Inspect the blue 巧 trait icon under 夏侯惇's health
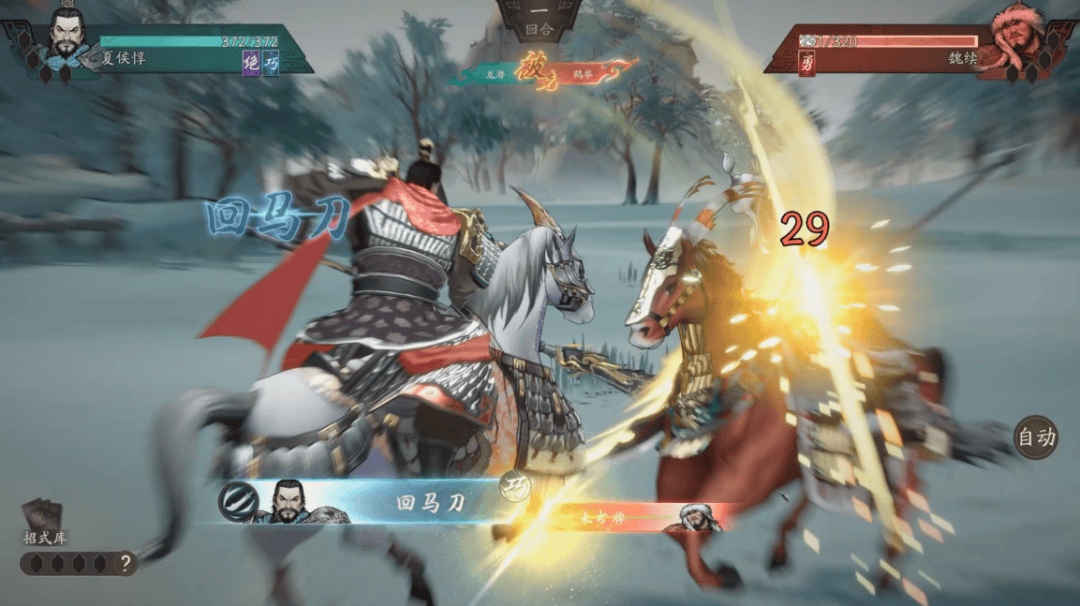 271,62
